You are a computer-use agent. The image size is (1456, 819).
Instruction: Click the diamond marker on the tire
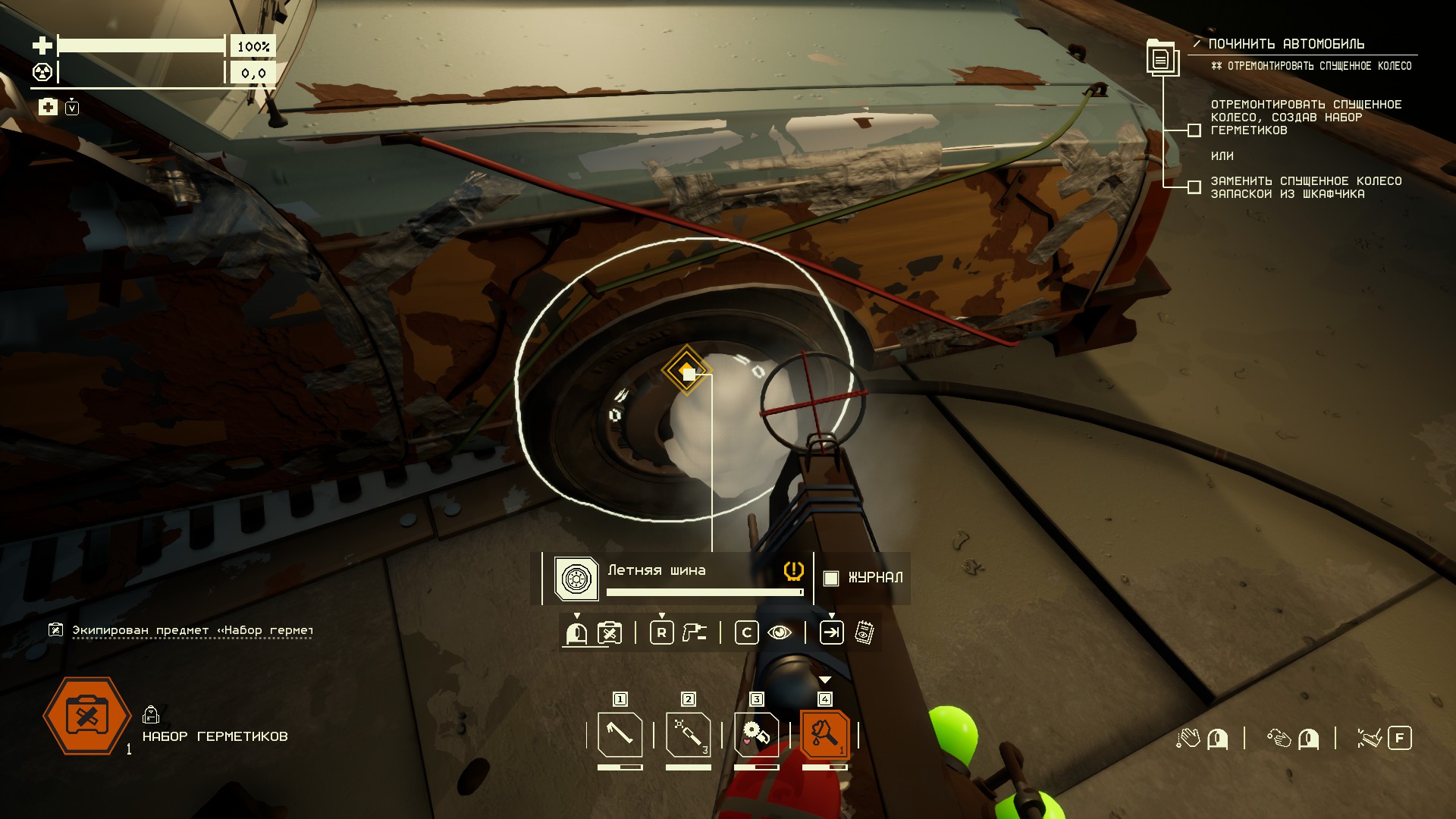(687, 371)
